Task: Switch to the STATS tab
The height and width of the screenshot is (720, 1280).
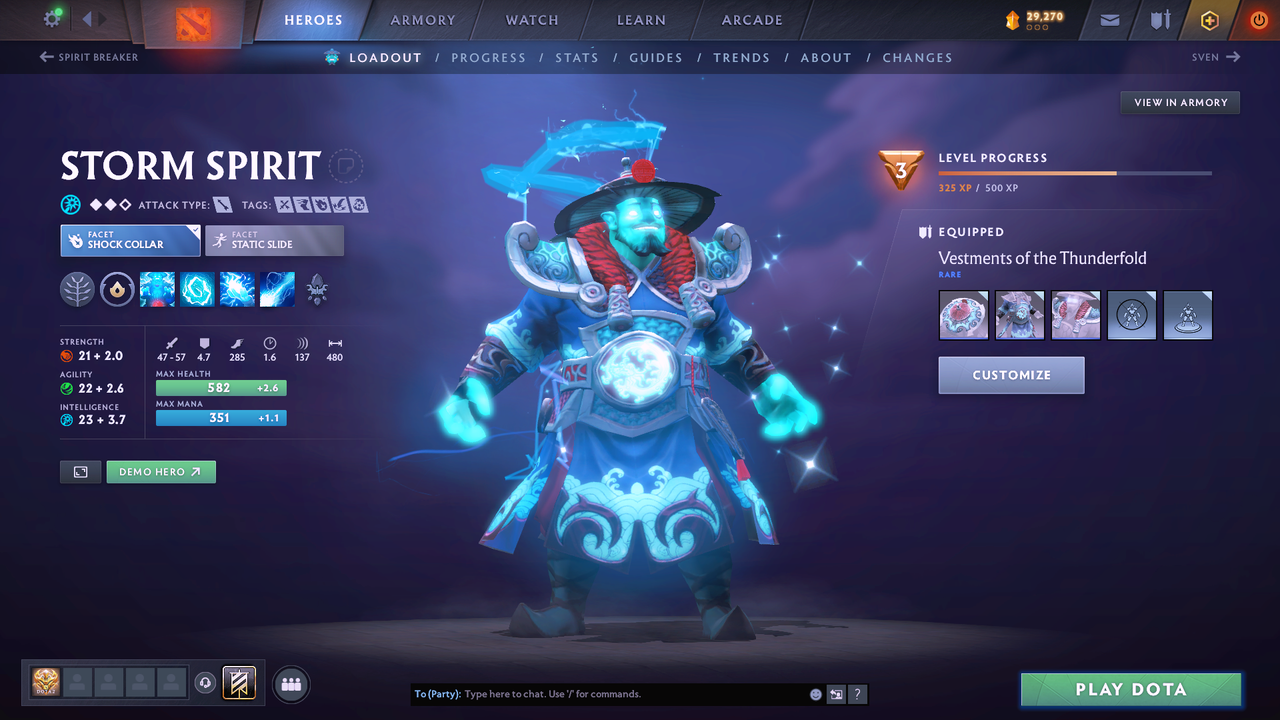Action: tap(577, 57)
